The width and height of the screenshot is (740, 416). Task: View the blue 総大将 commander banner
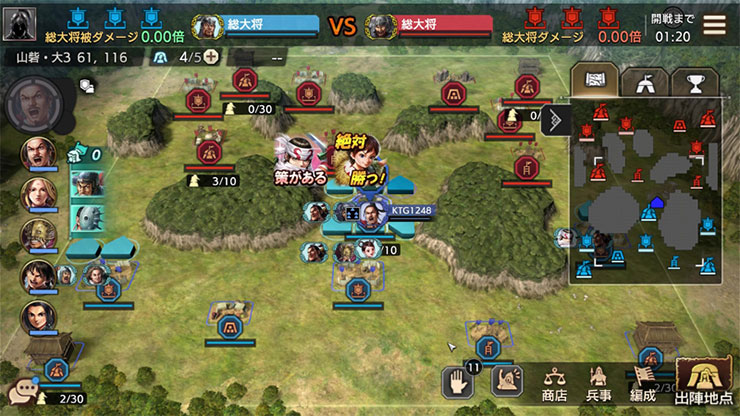254,24
